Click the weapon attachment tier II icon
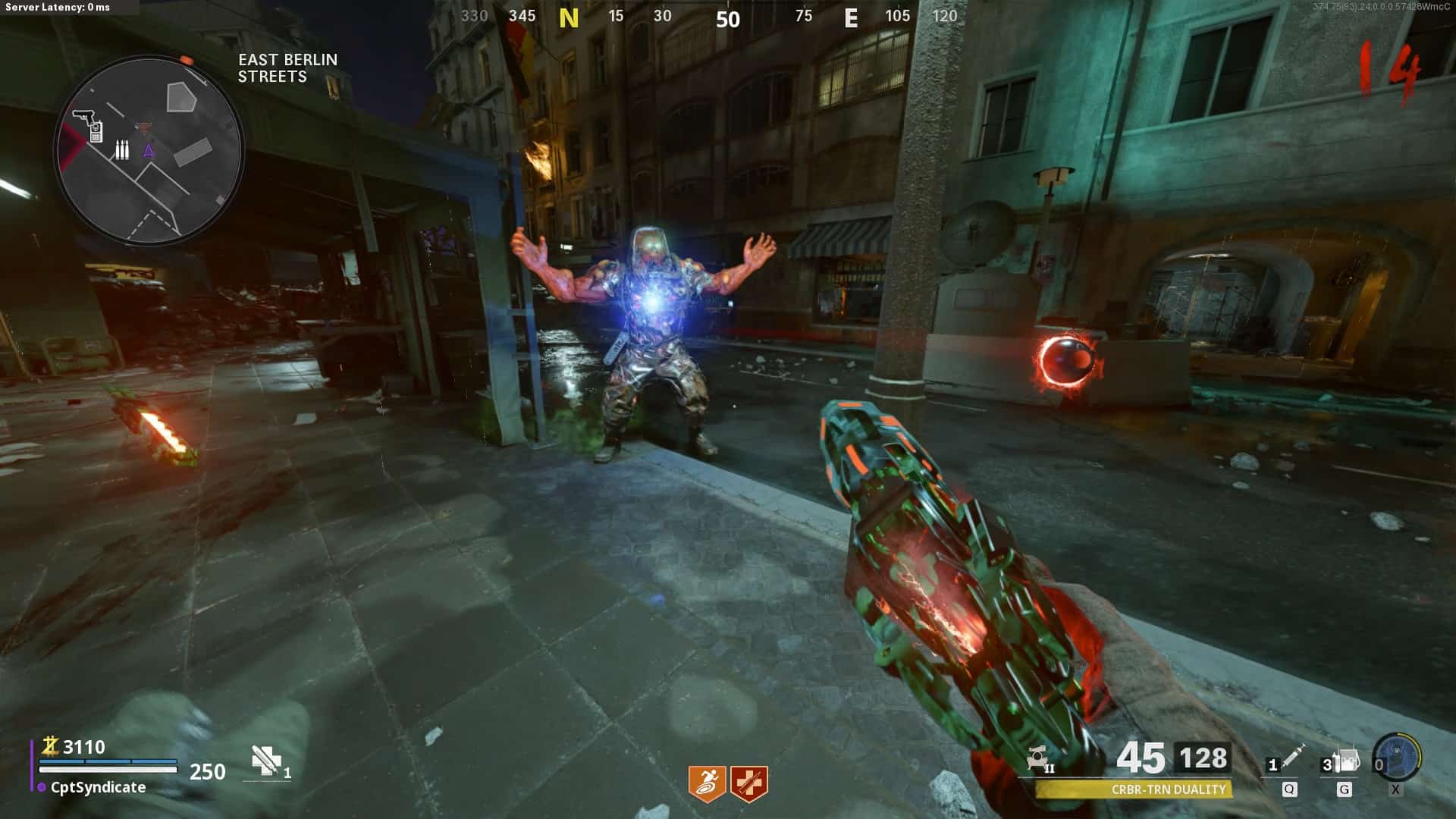The width and height of the screenshot is (1456, 819). tap(1039, 759)
